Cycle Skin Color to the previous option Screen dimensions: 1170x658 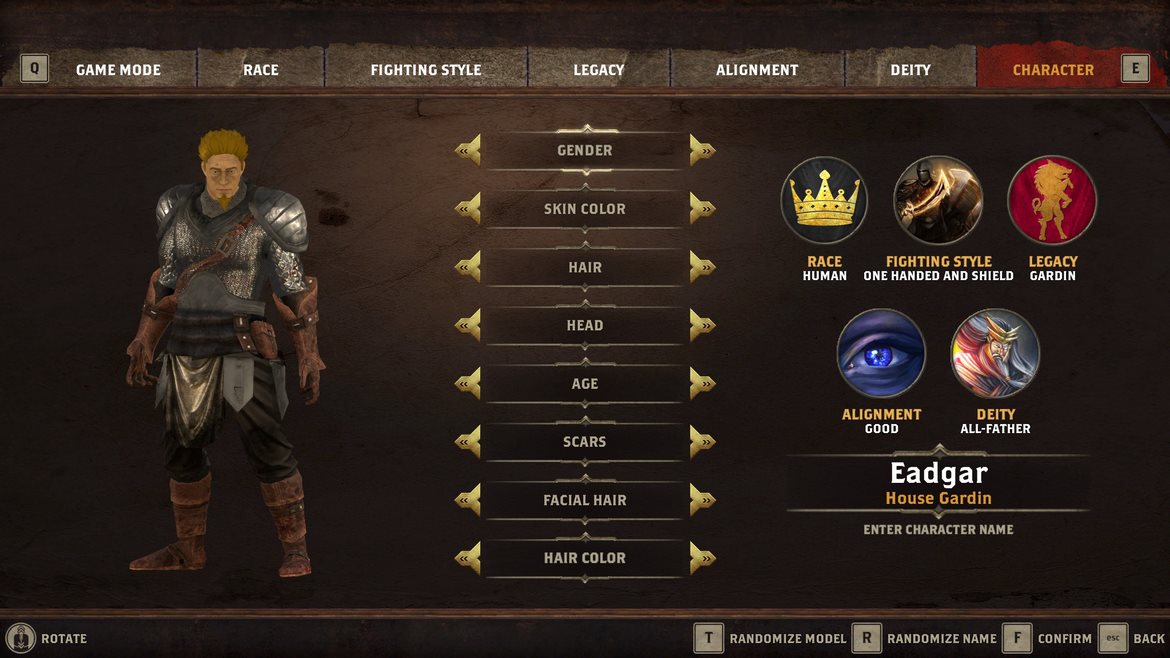coord(468,209)
